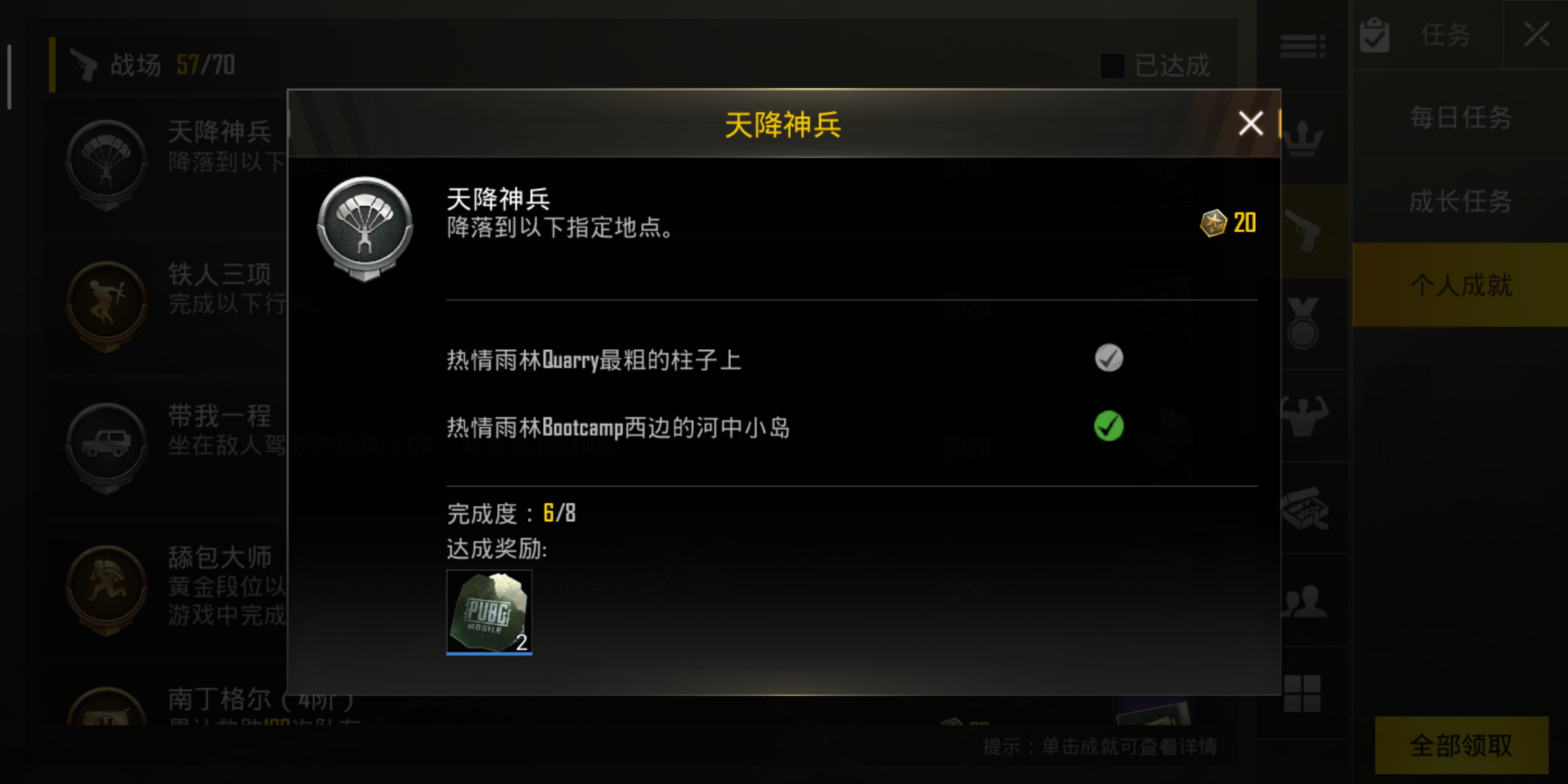Close the 天降神兵 detail dialog
This screenshot has height=784, width=1568.
[x=1250, y=123]
